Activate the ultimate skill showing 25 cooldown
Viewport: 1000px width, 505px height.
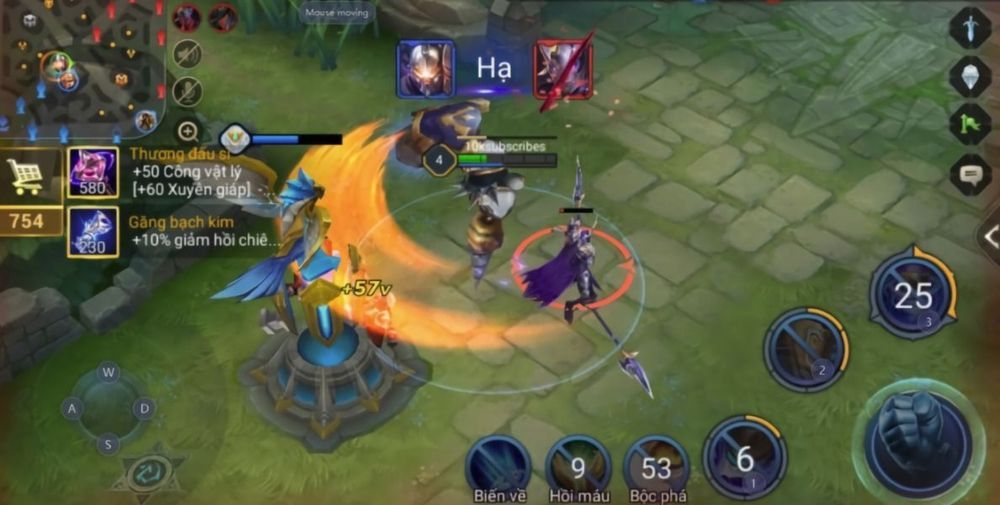(912, 295)
